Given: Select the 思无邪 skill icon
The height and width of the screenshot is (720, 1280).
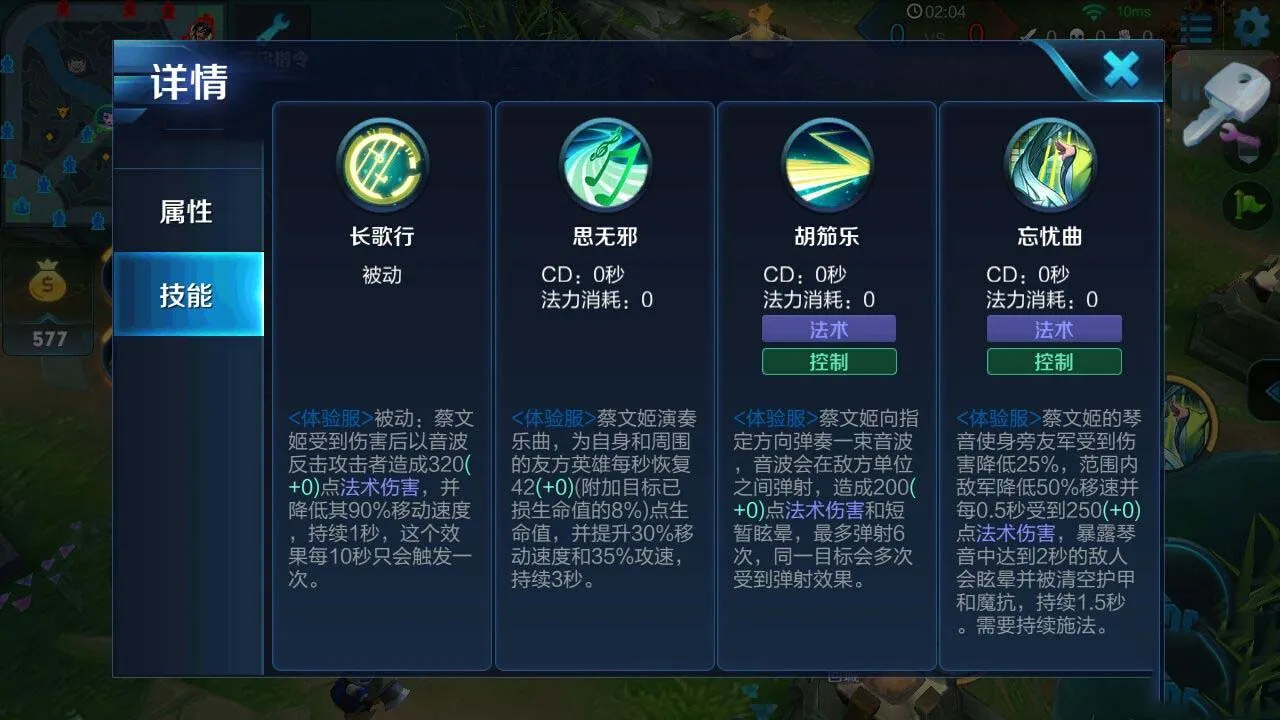Looking at the screenshot, I should (x=604, y=165).
